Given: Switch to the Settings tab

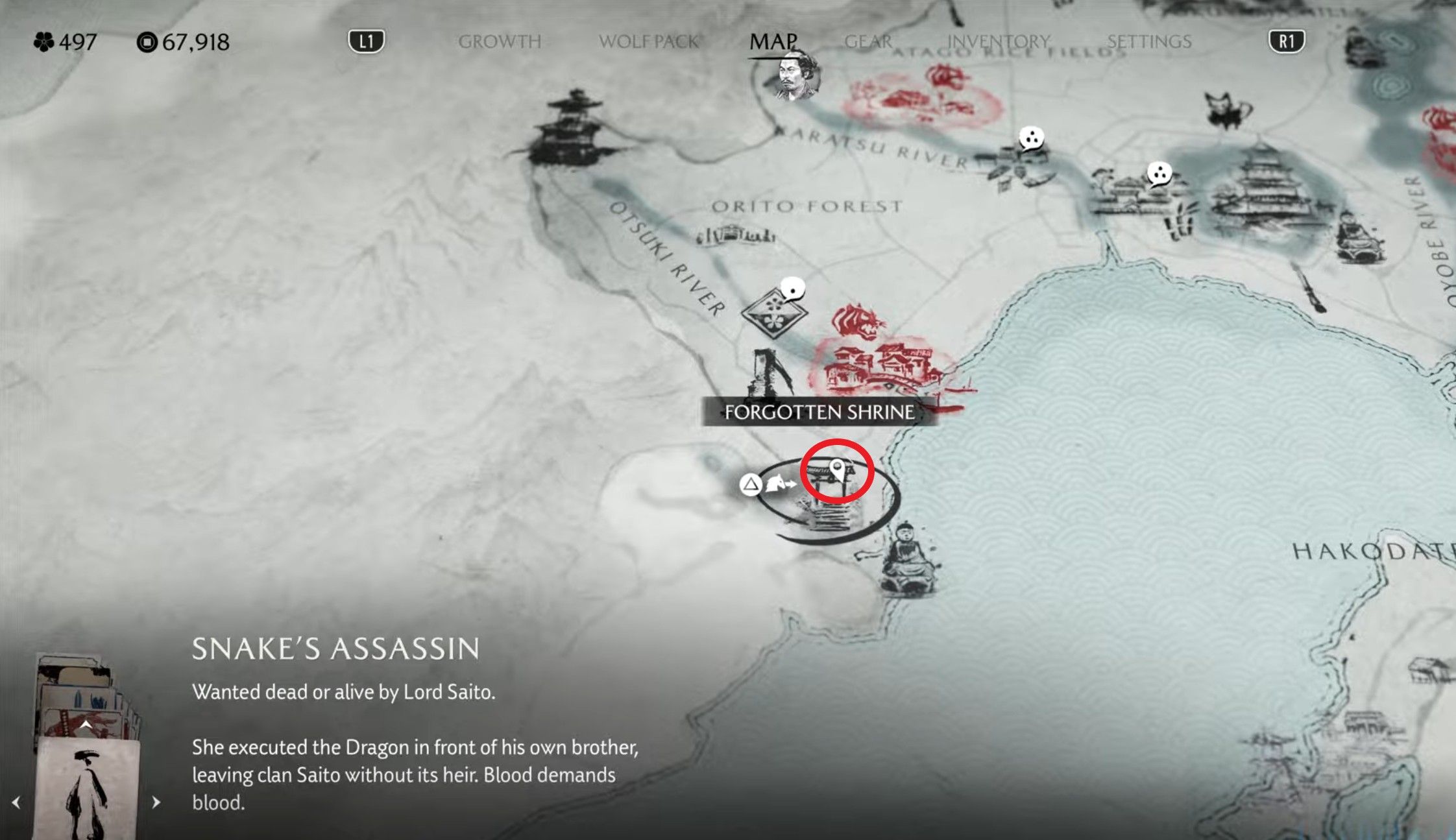Looking at the screenshot, I should [1148, 42].
